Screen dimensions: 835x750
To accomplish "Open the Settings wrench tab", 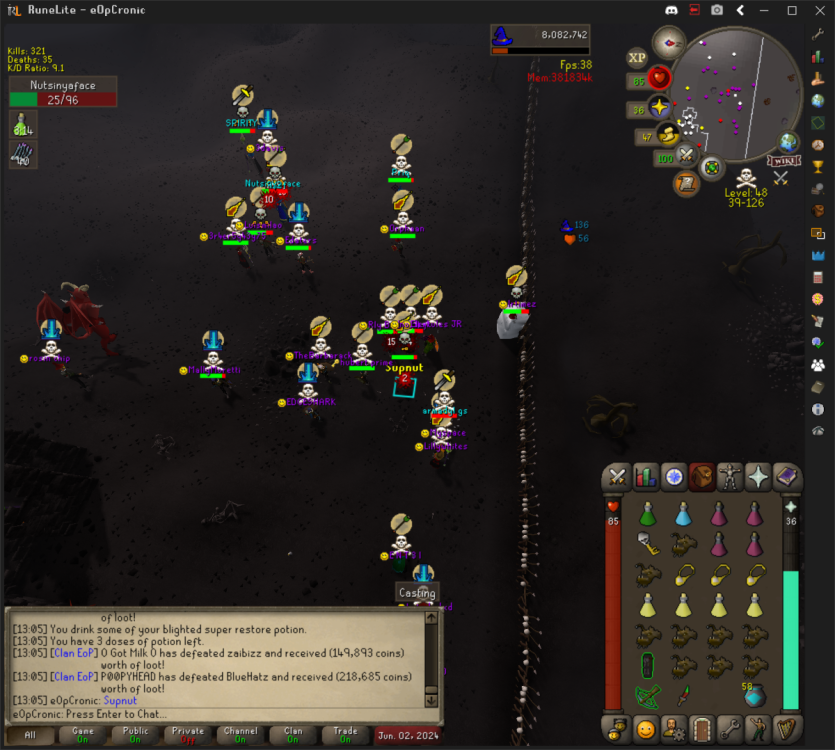I will tap(731, 727).
